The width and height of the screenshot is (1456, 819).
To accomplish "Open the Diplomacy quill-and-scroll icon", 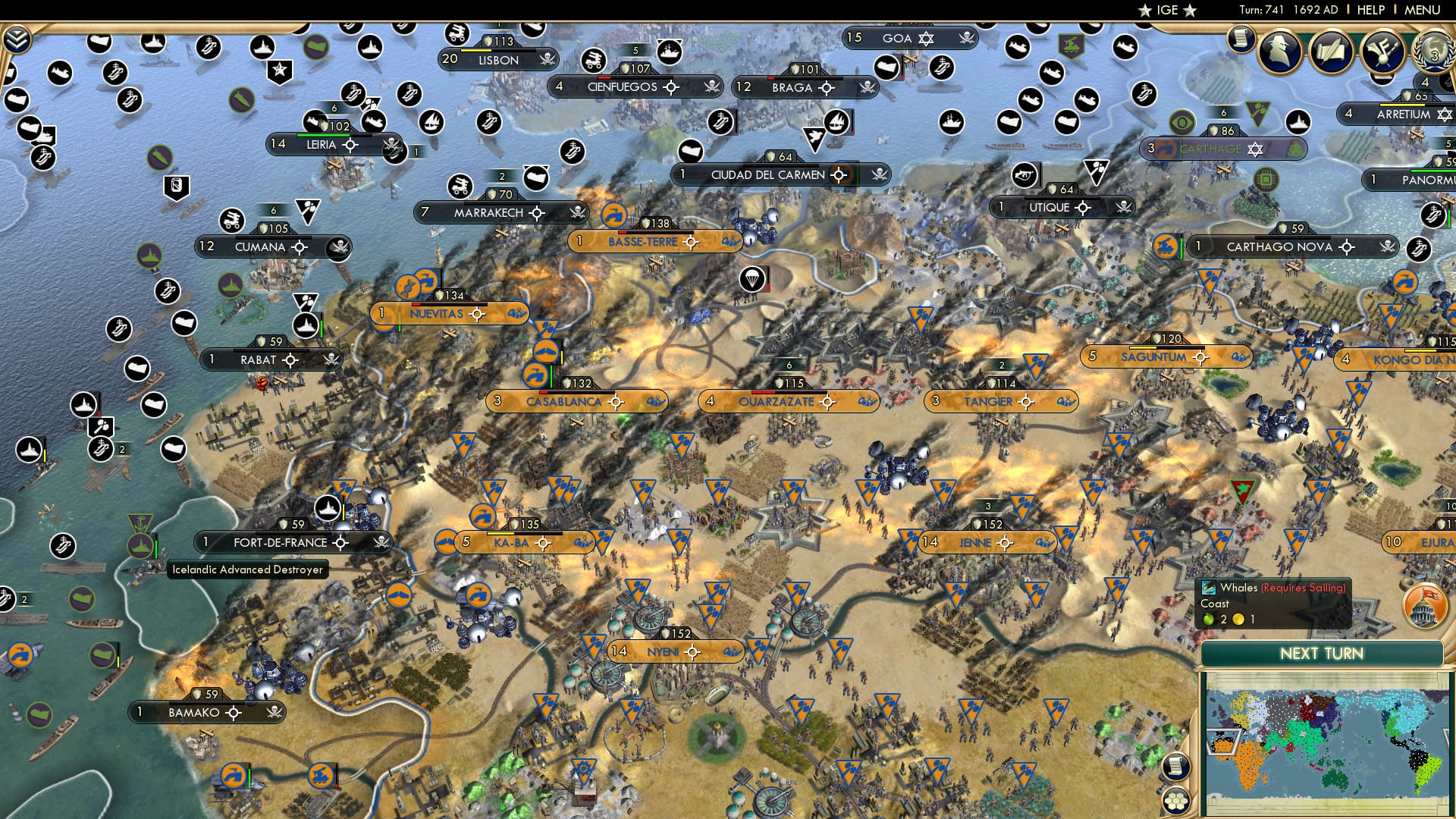I will point(1332,53).
